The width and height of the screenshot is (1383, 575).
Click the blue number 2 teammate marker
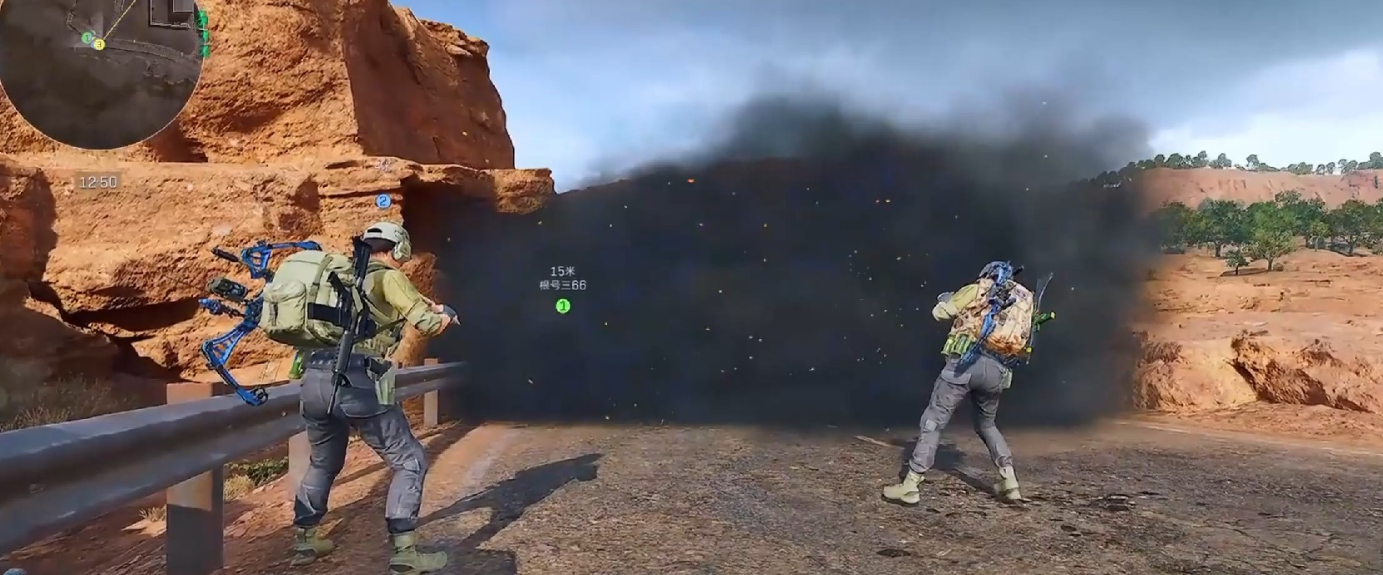tap(382, 201)
